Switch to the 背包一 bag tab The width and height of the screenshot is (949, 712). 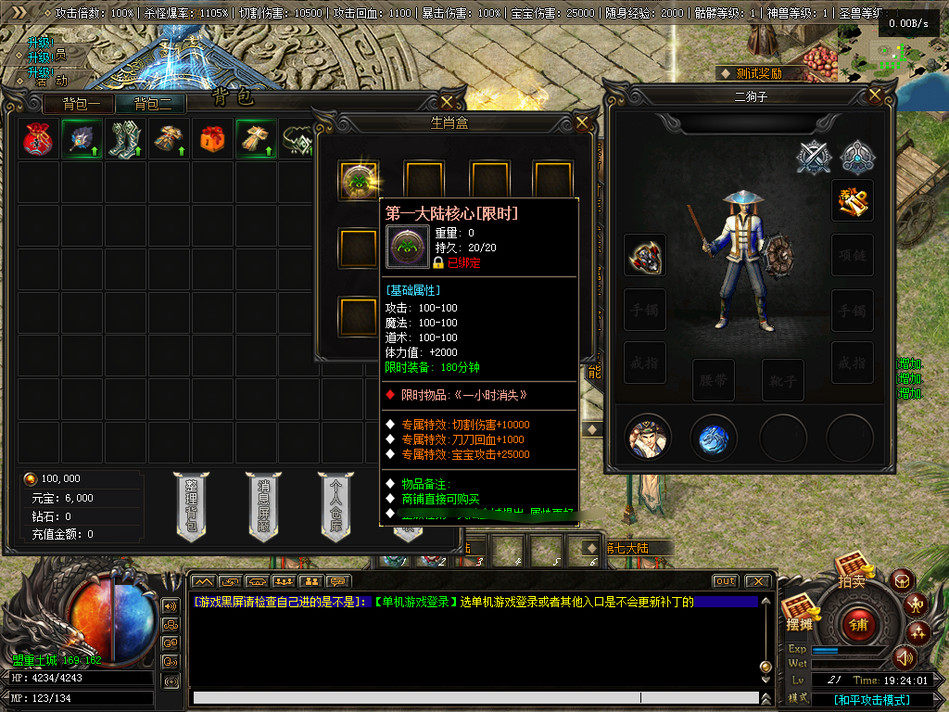coord(80,103)
